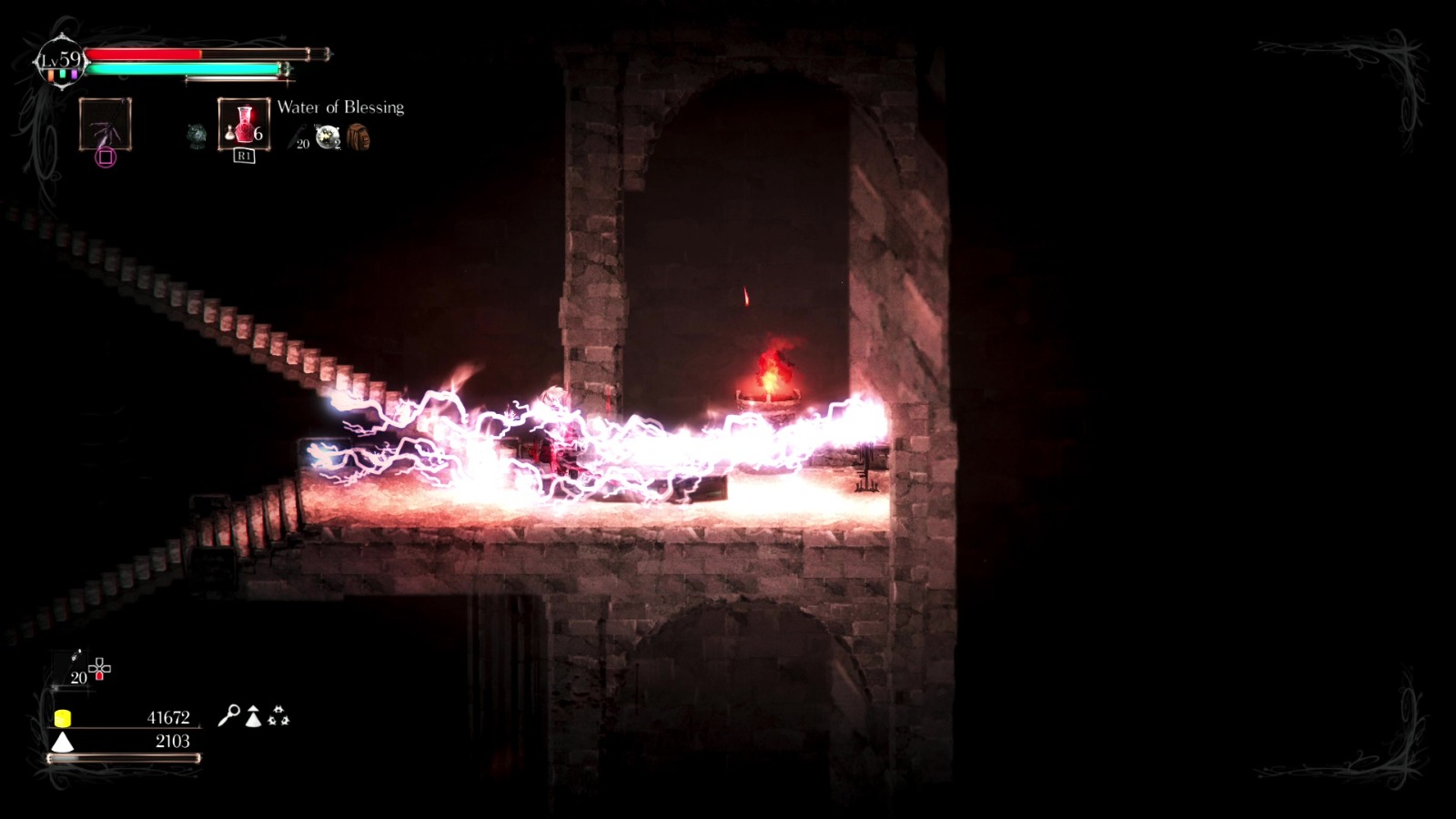Viewport: 1456px width, 819px height.
Task: Click the Lv59 level emblem
Action: coord(60,60)
